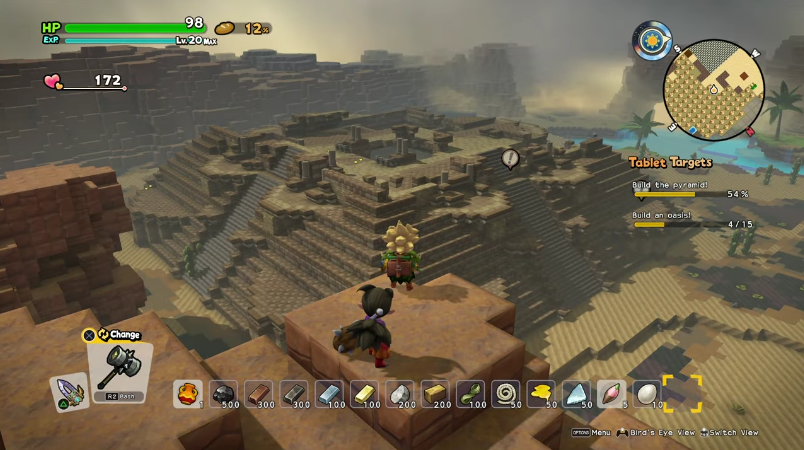
Task: Pick the yellow blob material slot
Action: [541, 394]
